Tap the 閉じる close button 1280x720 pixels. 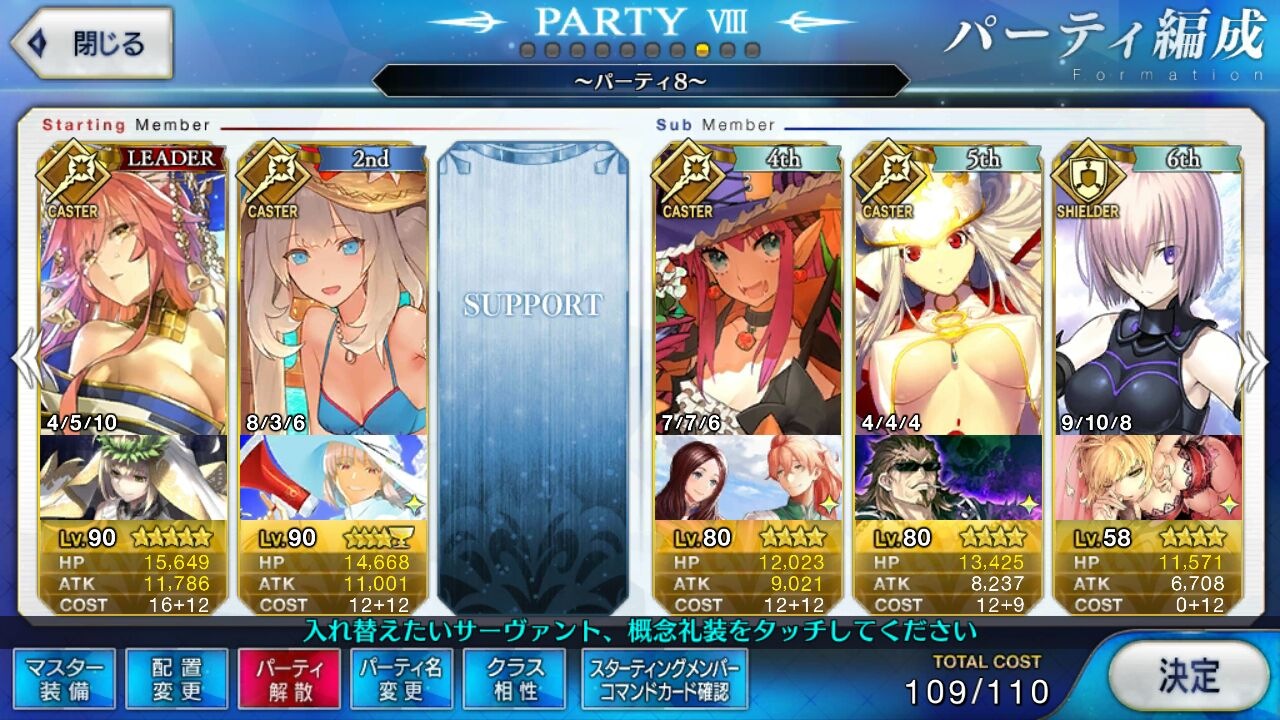(x=92, y=43)
